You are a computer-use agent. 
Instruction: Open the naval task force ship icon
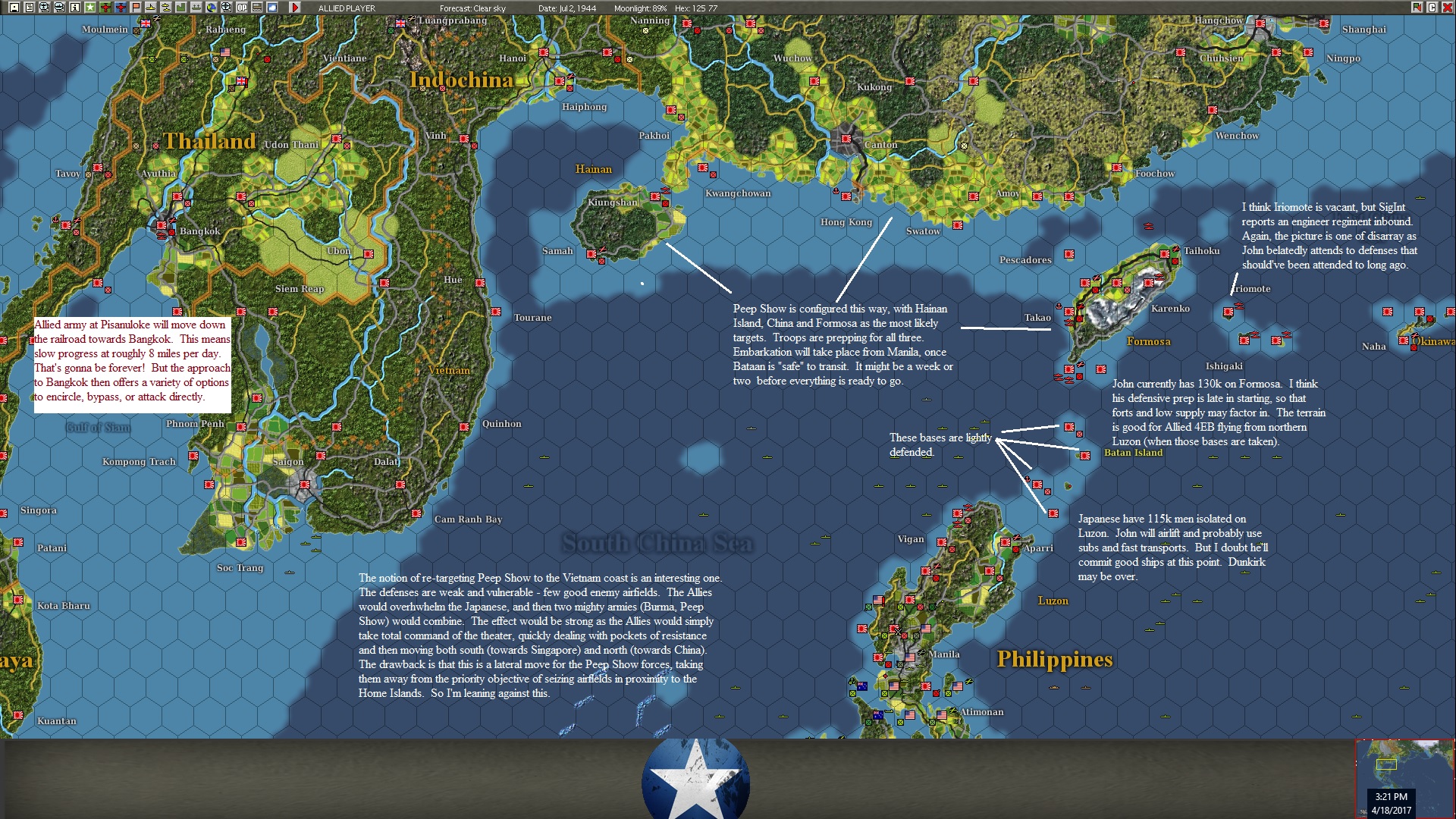151,8
